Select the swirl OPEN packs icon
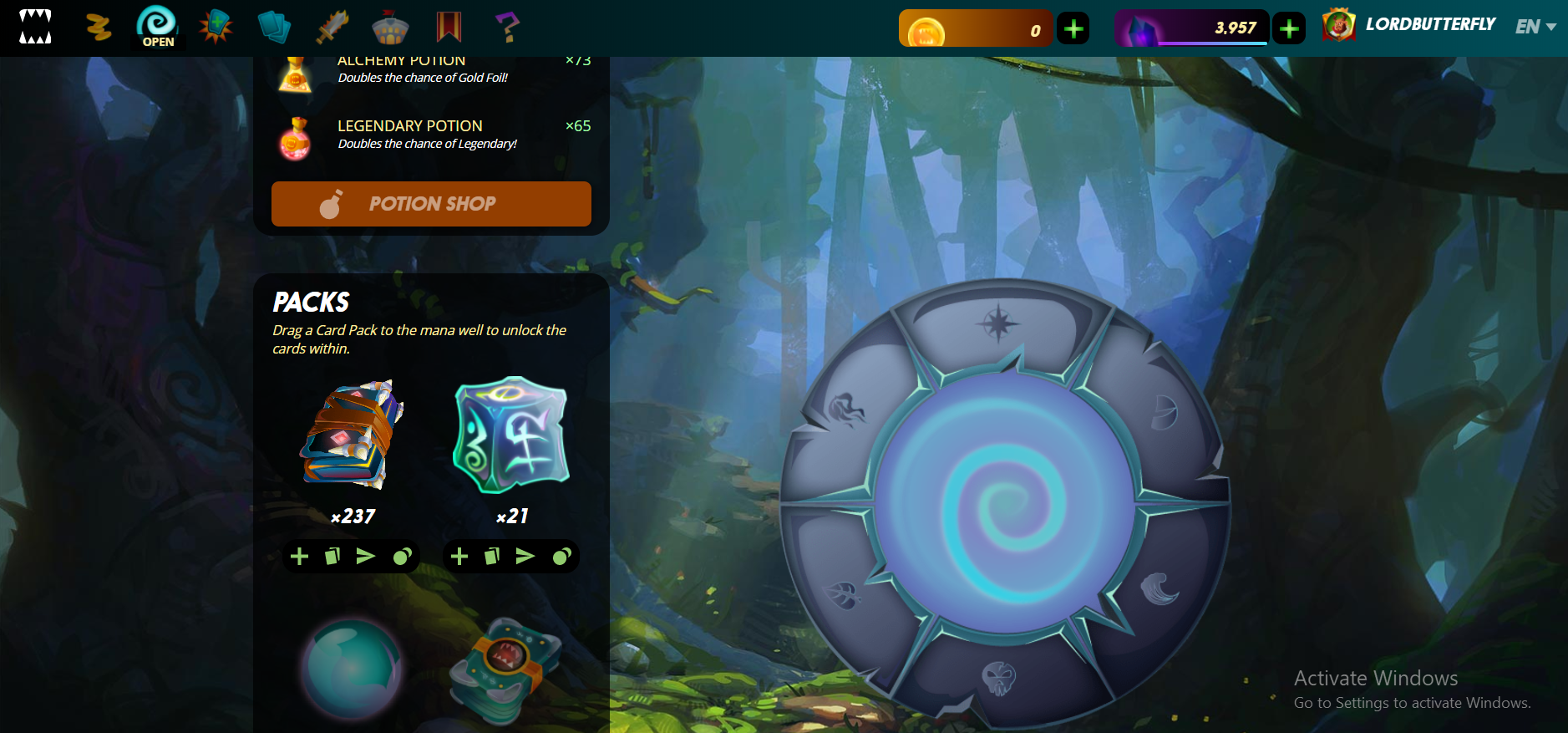 (x=157, y=25)
